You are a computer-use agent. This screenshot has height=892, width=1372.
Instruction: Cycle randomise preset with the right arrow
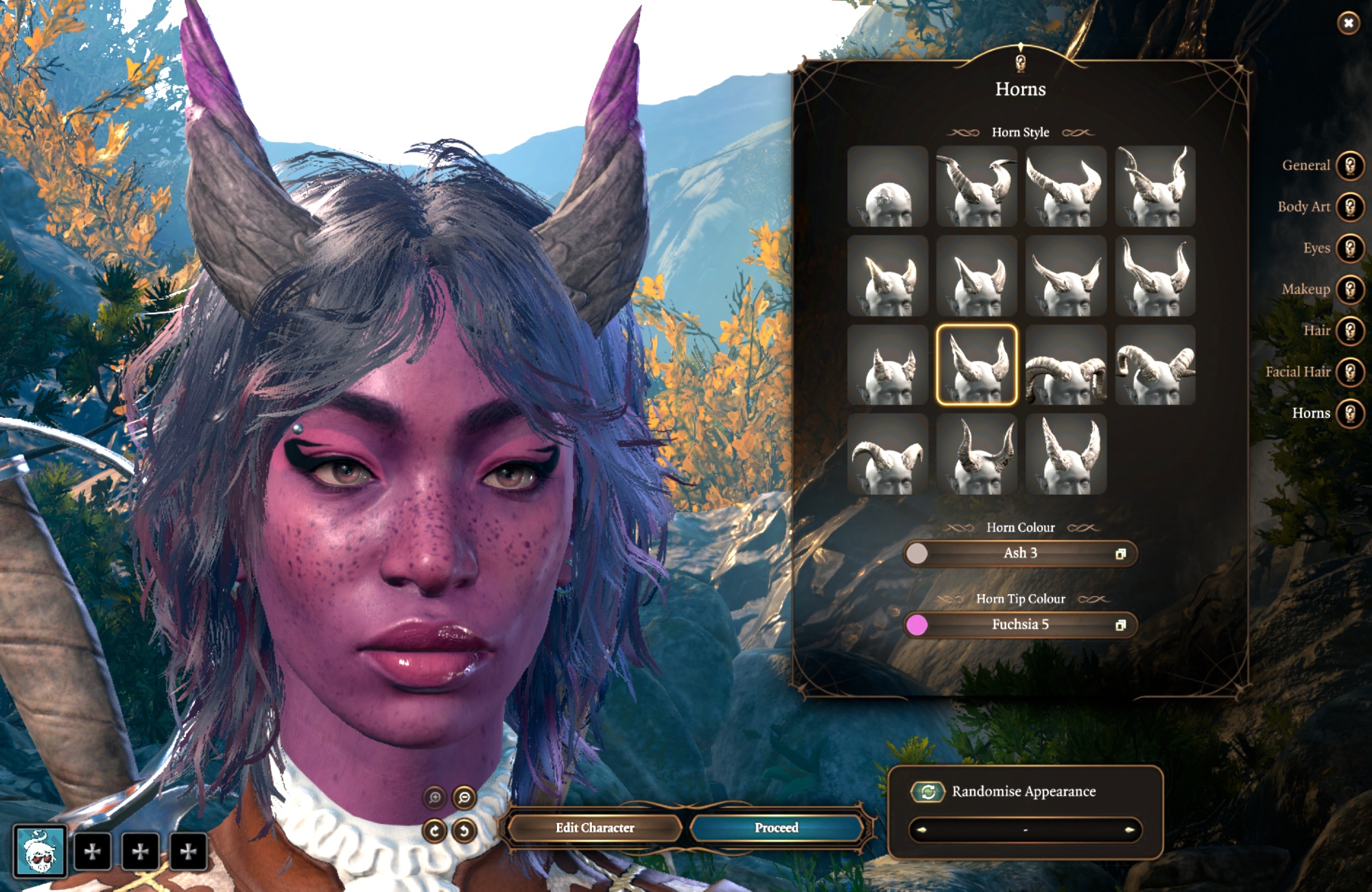1129,830
